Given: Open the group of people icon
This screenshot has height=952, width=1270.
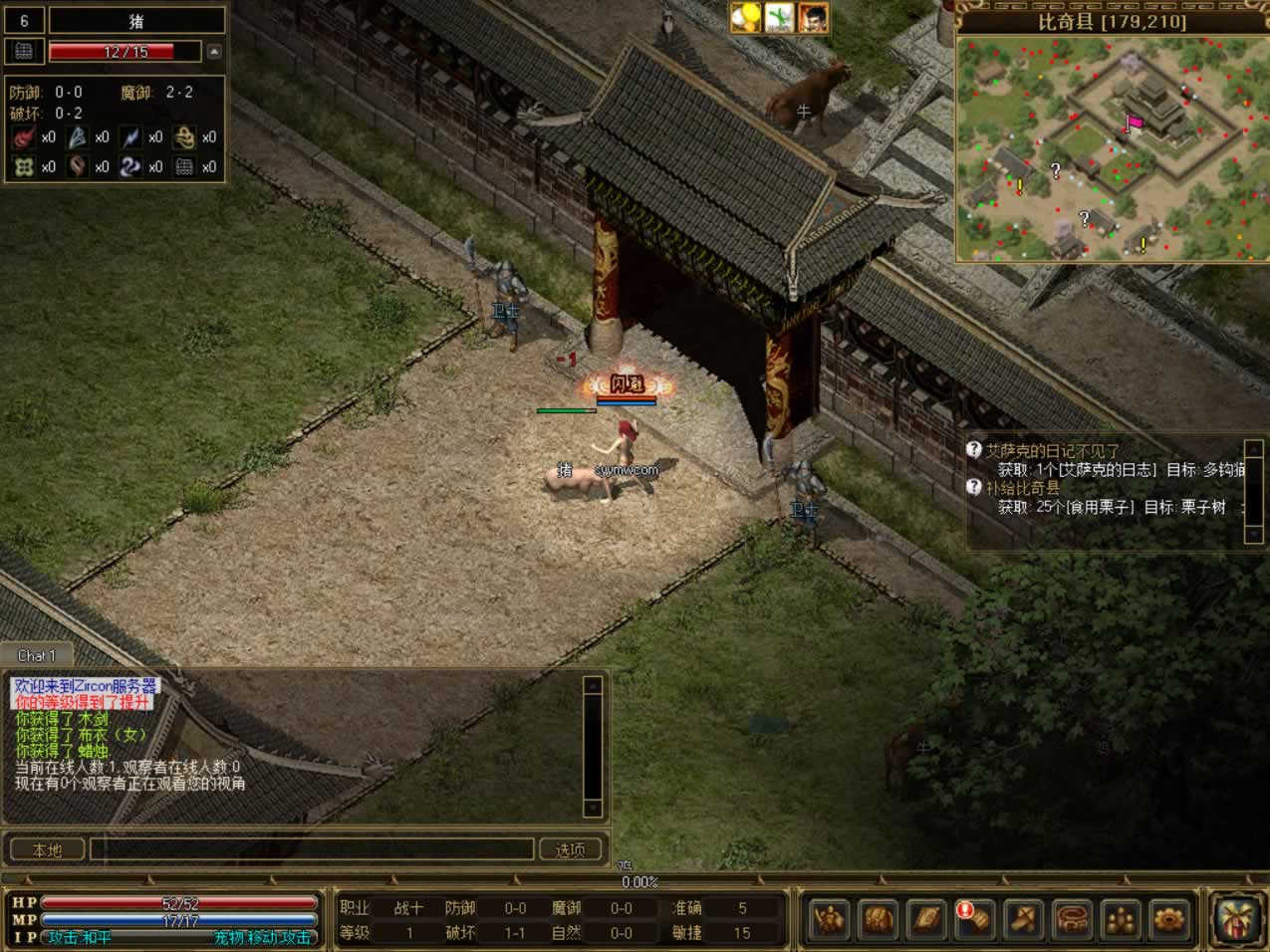Looking at the screenshot, I should [x=1121, y=917].
